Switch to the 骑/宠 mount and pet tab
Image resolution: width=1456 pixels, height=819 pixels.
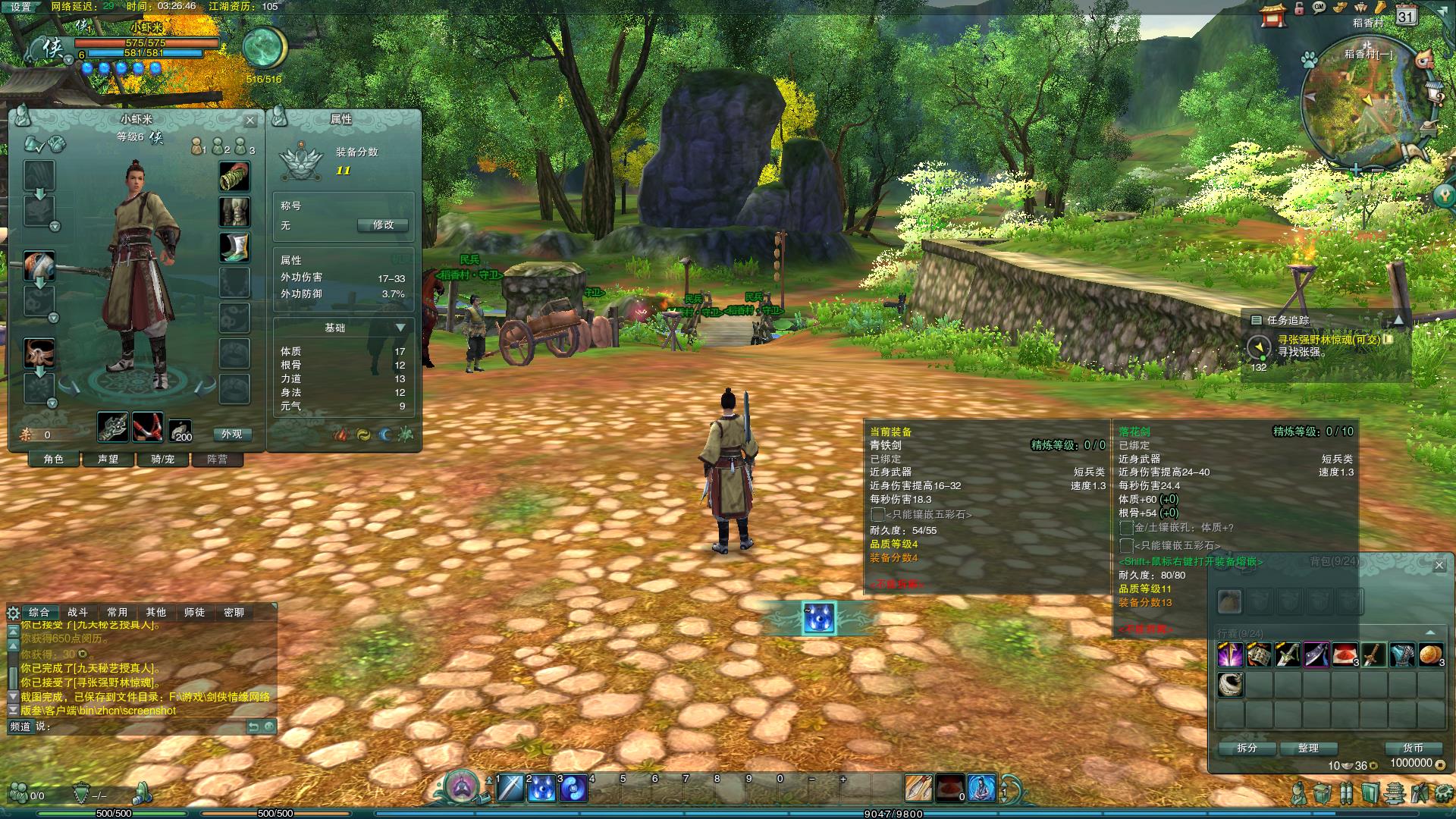[162, 460]
